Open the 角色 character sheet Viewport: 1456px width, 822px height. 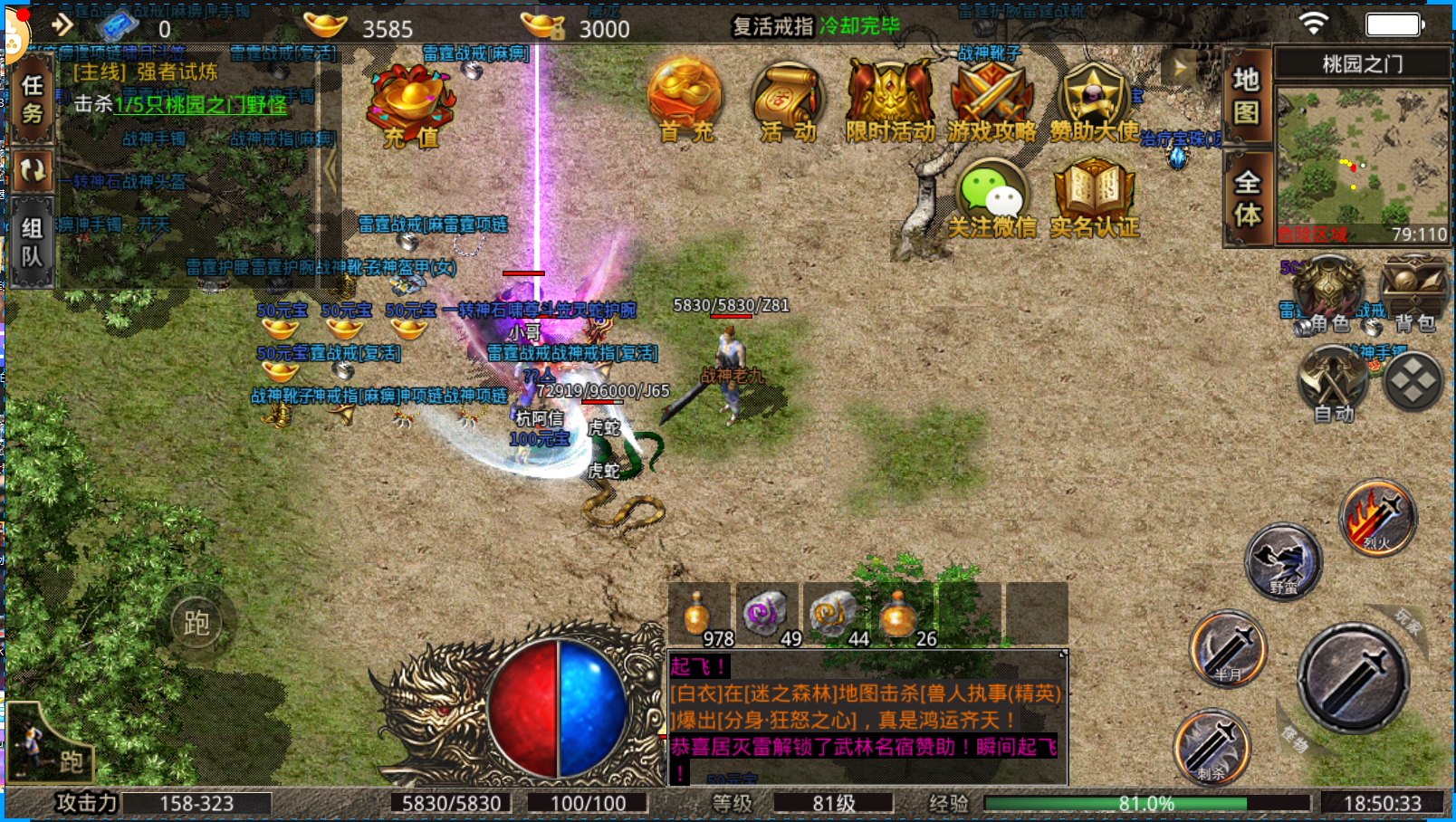point(1328,292)
